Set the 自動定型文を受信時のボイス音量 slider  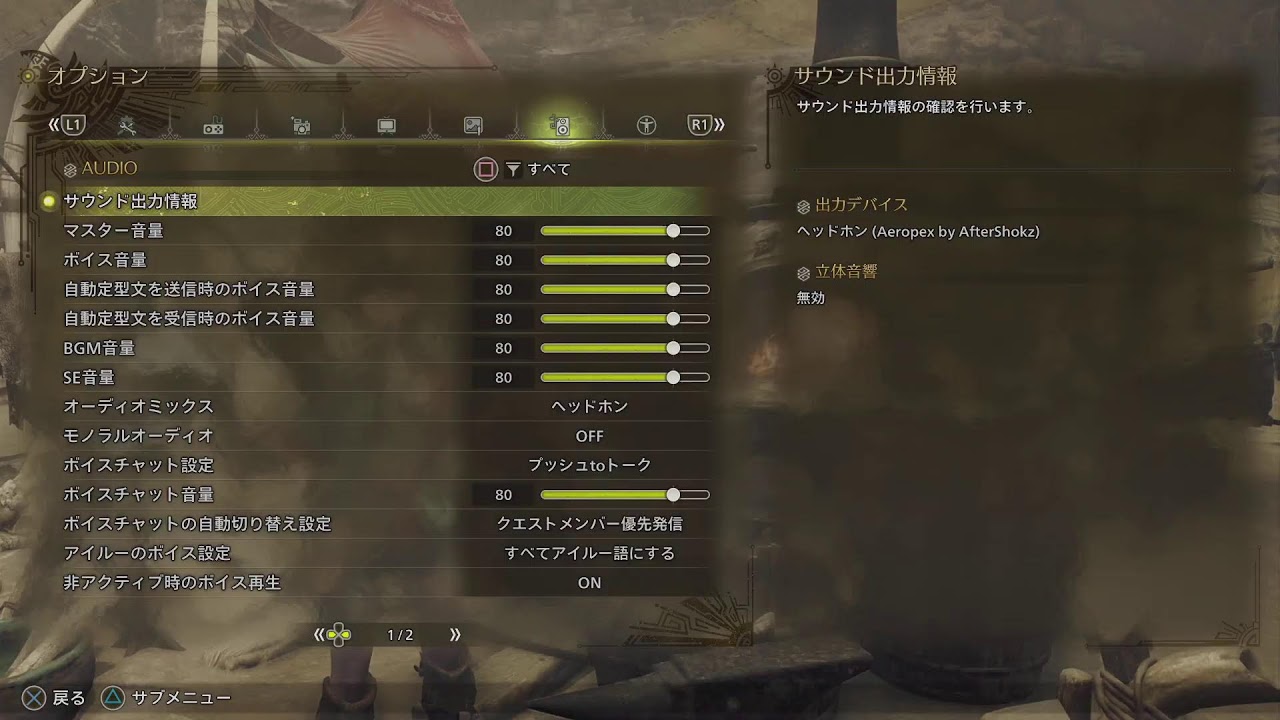(x=625, y=319)
